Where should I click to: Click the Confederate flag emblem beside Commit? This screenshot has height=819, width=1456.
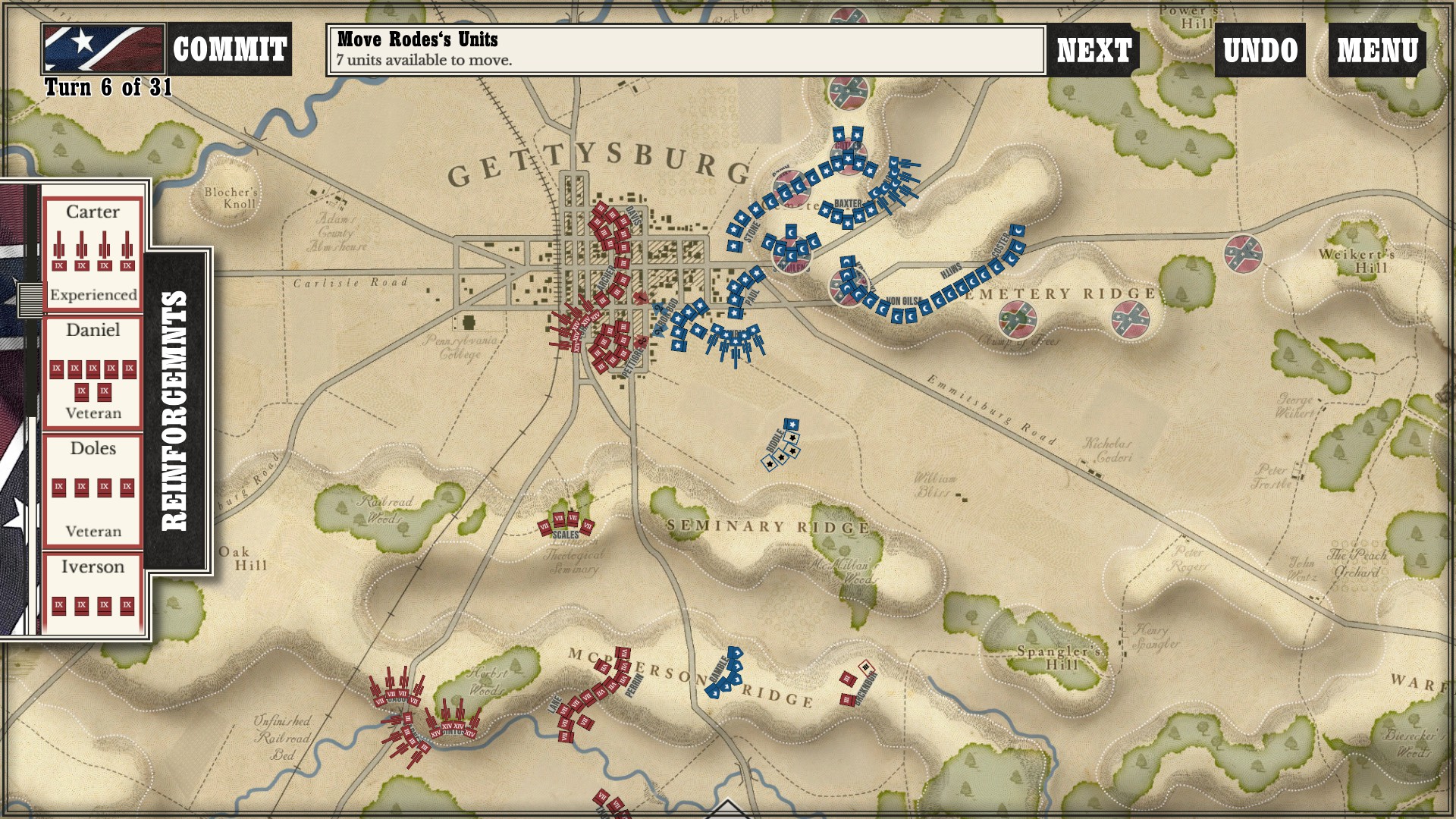click(103, 49)
